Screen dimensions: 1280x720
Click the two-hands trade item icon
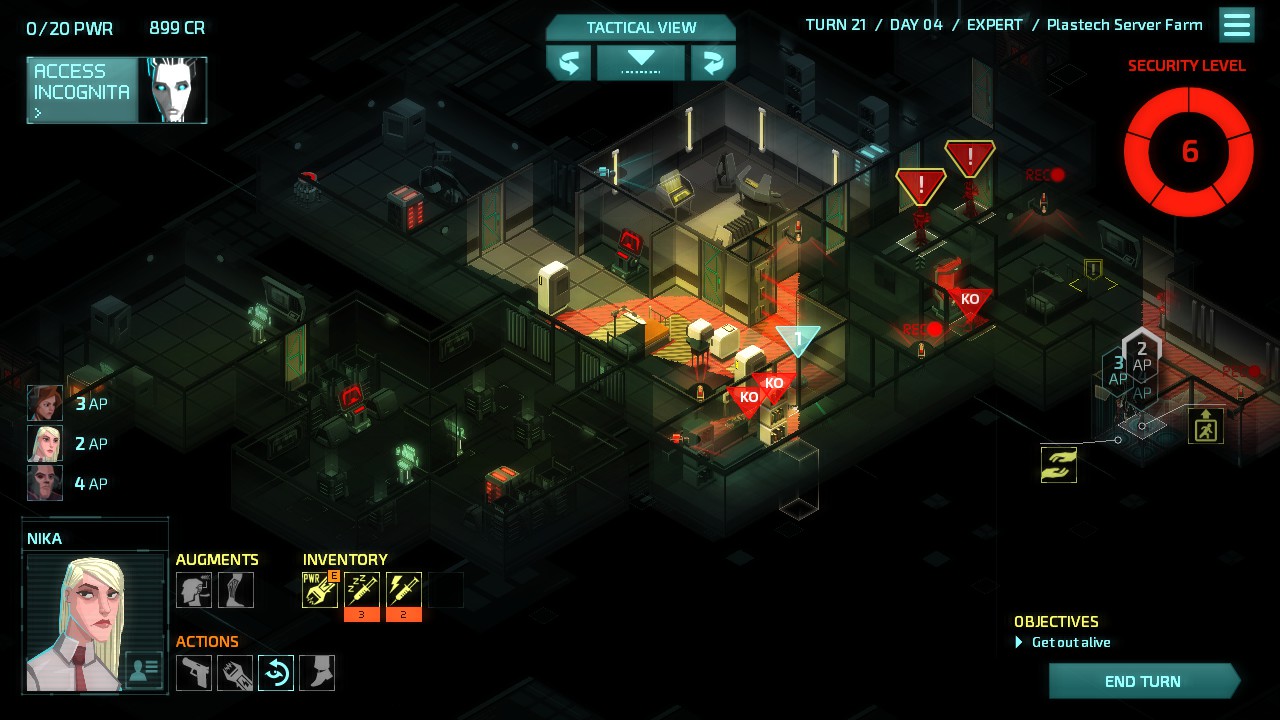(1059, 465)
